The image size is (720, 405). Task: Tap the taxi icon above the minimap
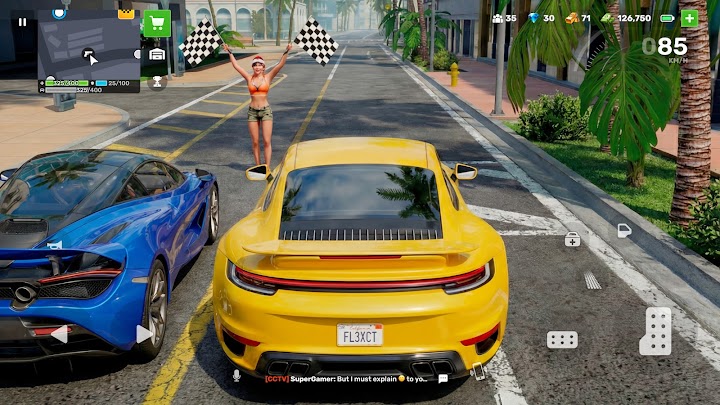[x=126, y=13]
